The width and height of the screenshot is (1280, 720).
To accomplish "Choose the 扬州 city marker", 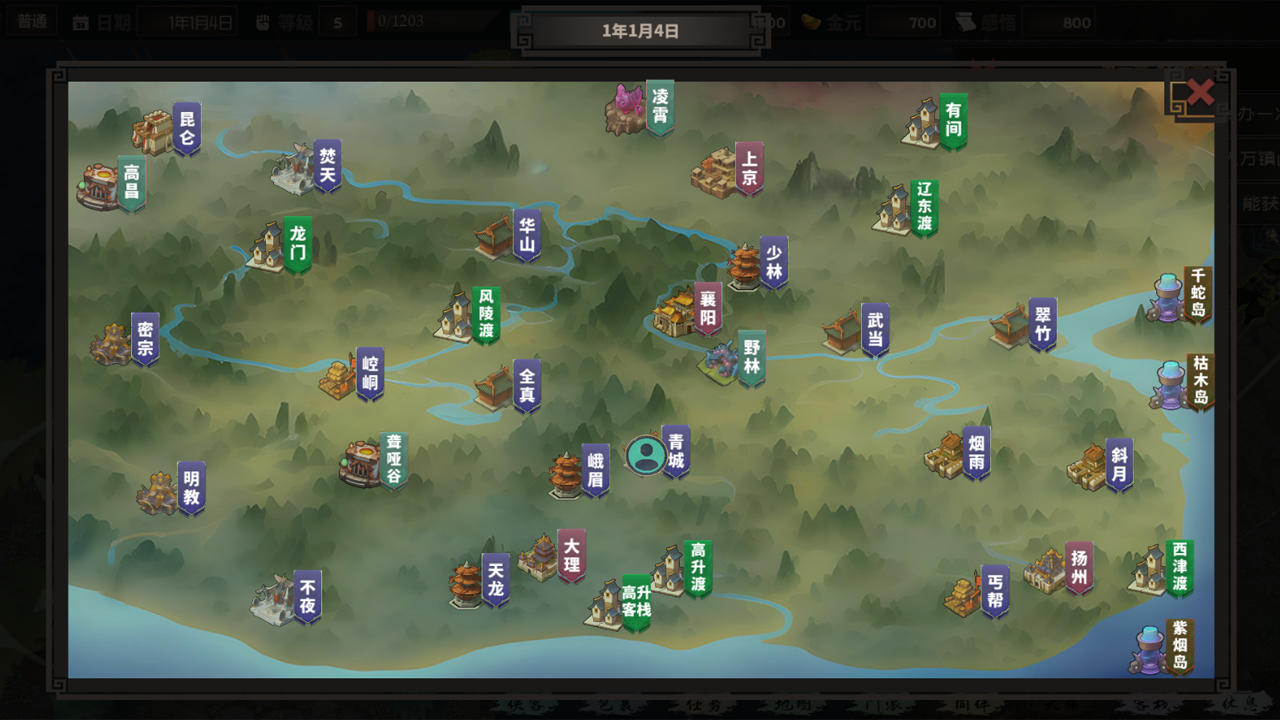I will pos(1078,567).
